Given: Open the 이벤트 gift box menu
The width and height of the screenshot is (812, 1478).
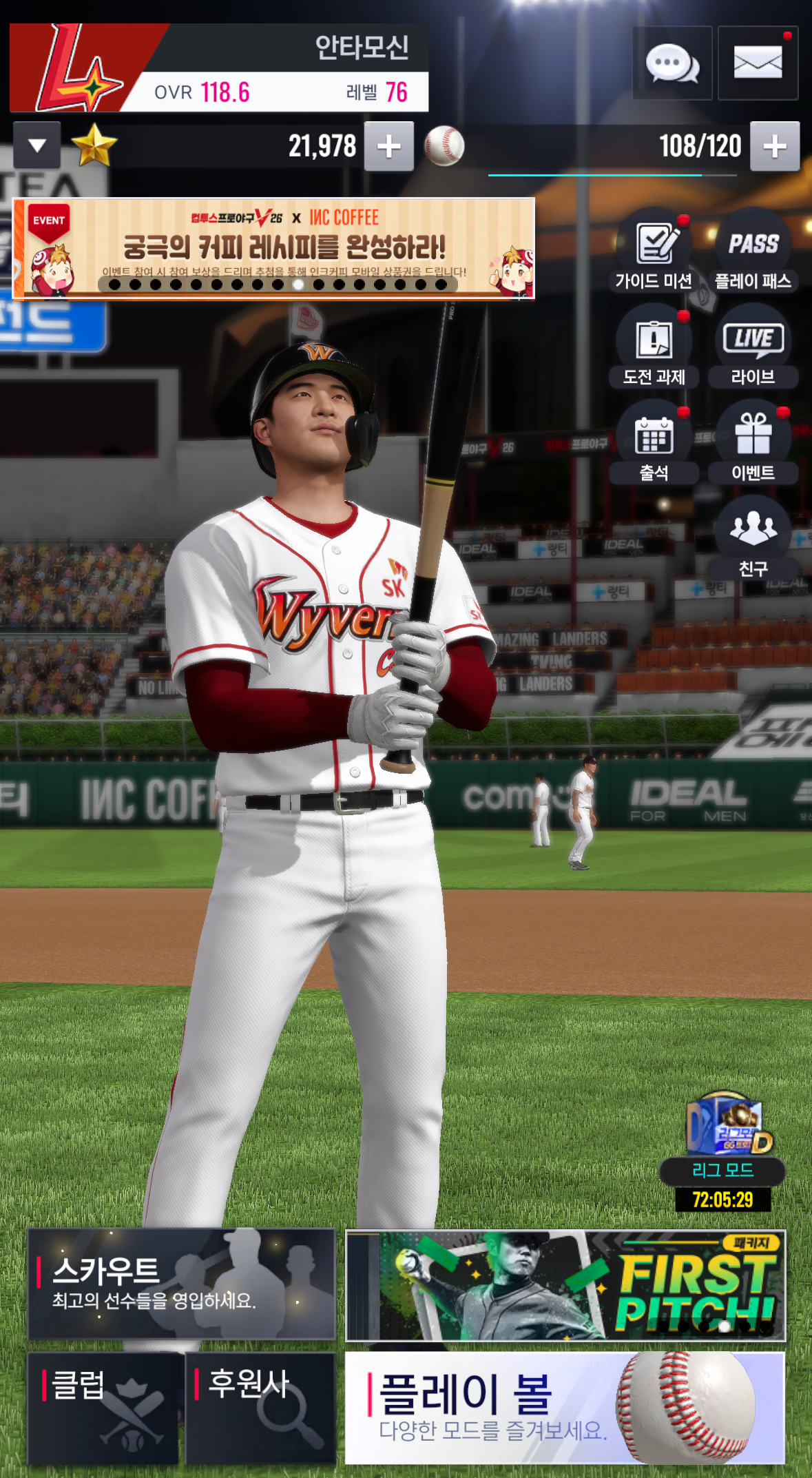Looking at the screenshot, I should click(x=753, y=442).
